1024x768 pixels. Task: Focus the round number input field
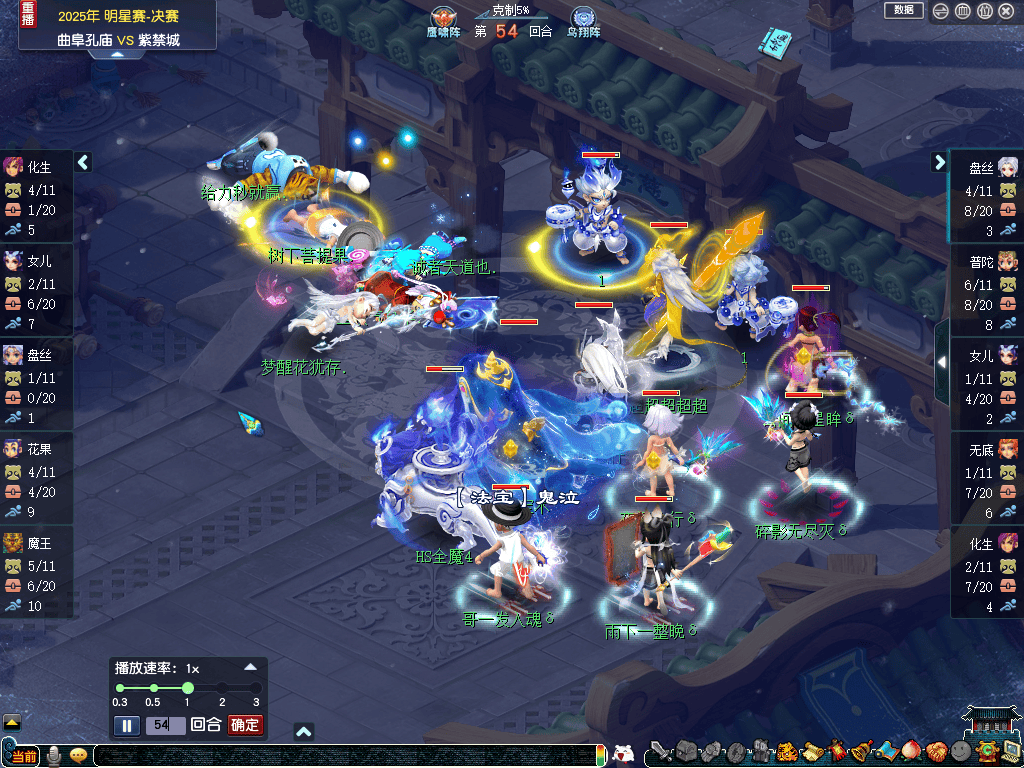(x=165, y=725)
